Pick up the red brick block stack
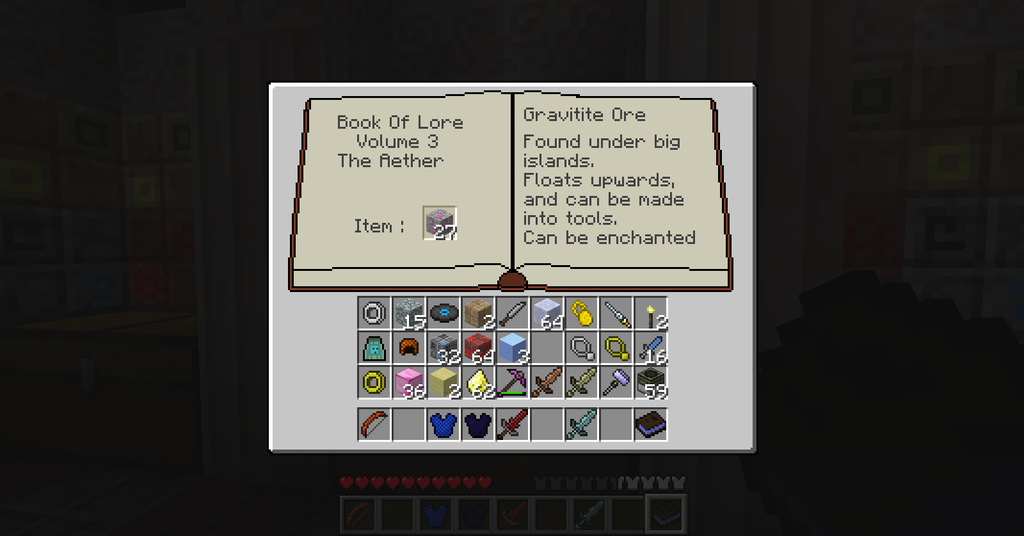The image size is (1024, 536). click(477, 348)
